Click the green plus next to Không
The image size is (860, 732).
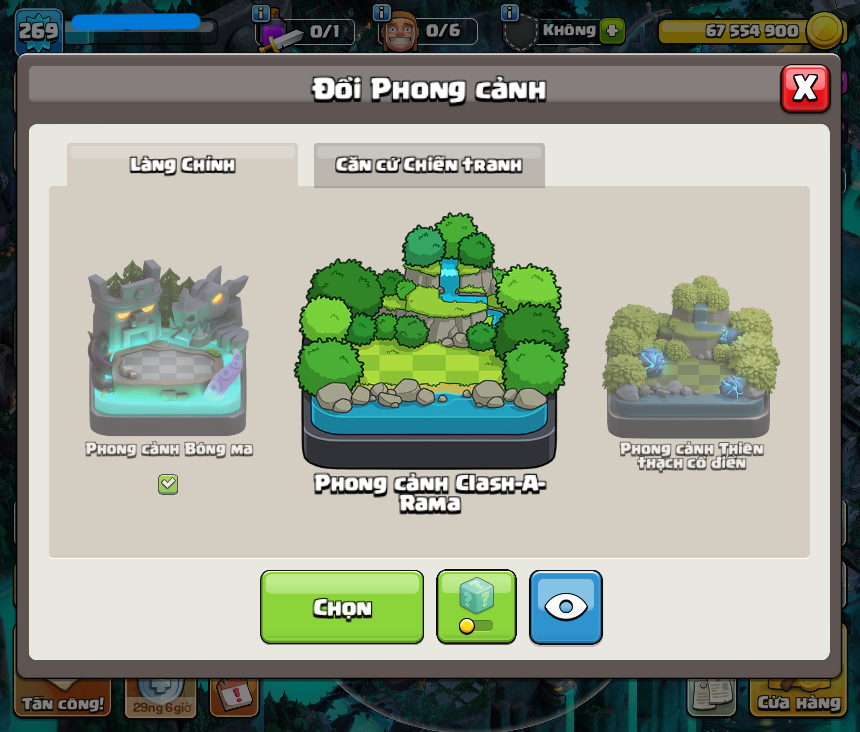[x=612, y=30]
